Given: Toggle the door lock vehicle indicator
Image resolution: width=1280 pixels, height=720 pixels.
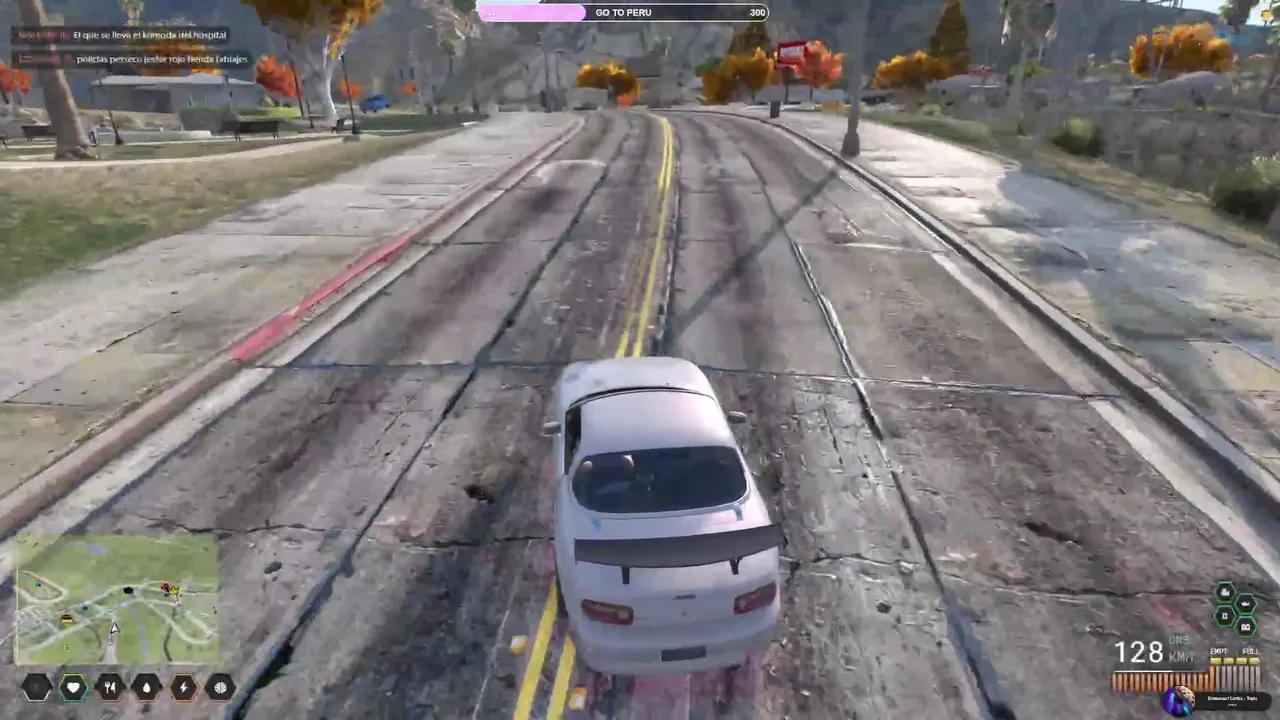Looking at the screenshot, I should tap(1225, 616).
